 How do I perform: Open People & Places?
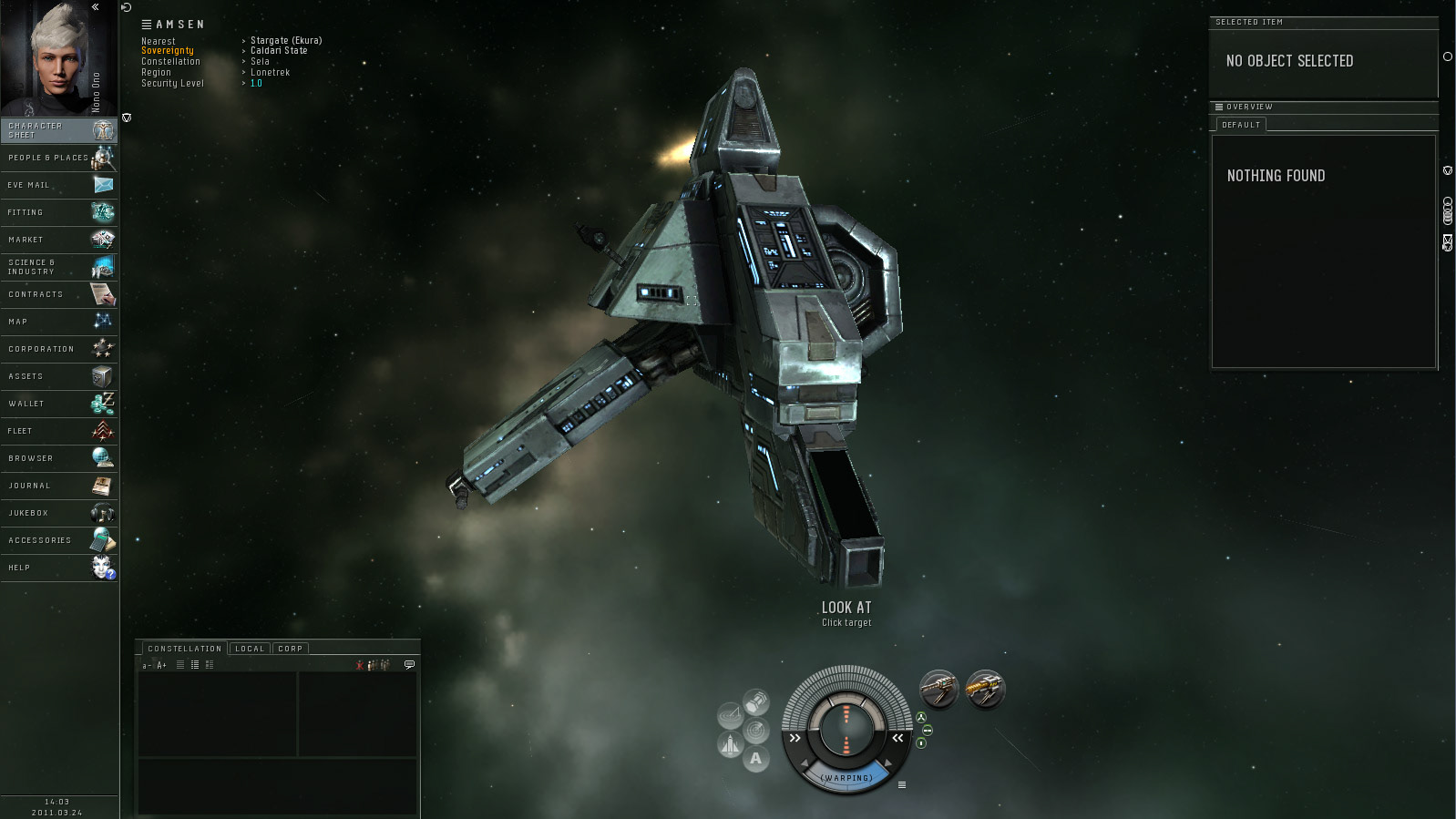pos(59,158)
